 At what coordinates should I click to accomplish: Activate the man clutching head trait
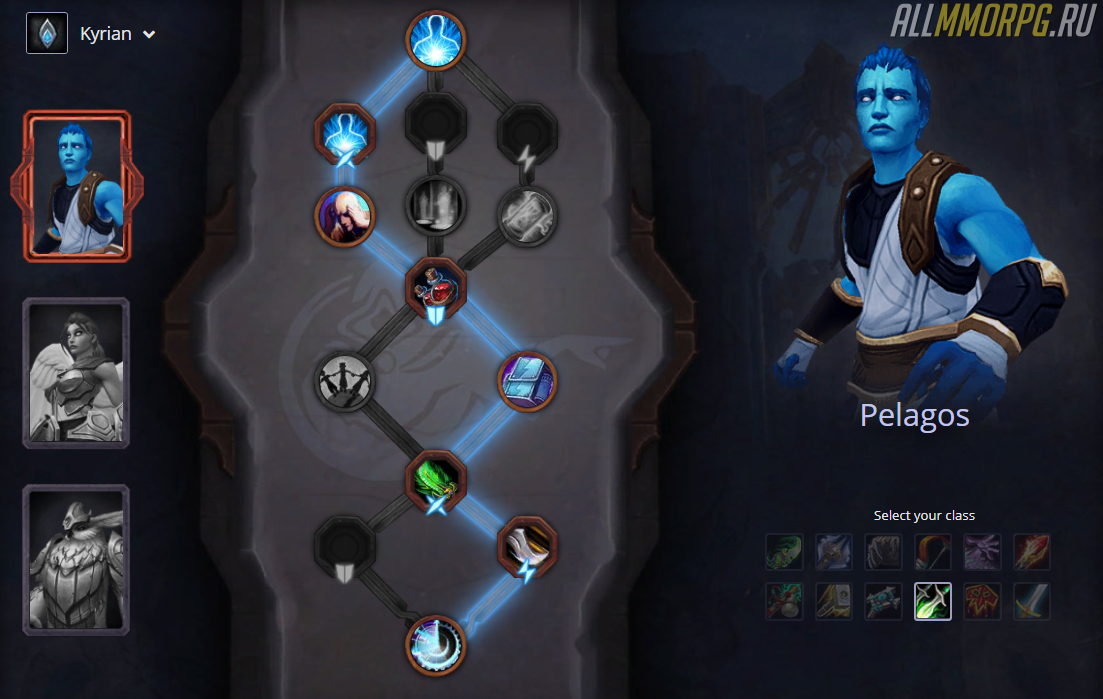pyautogui.click(x=345, y=215)
